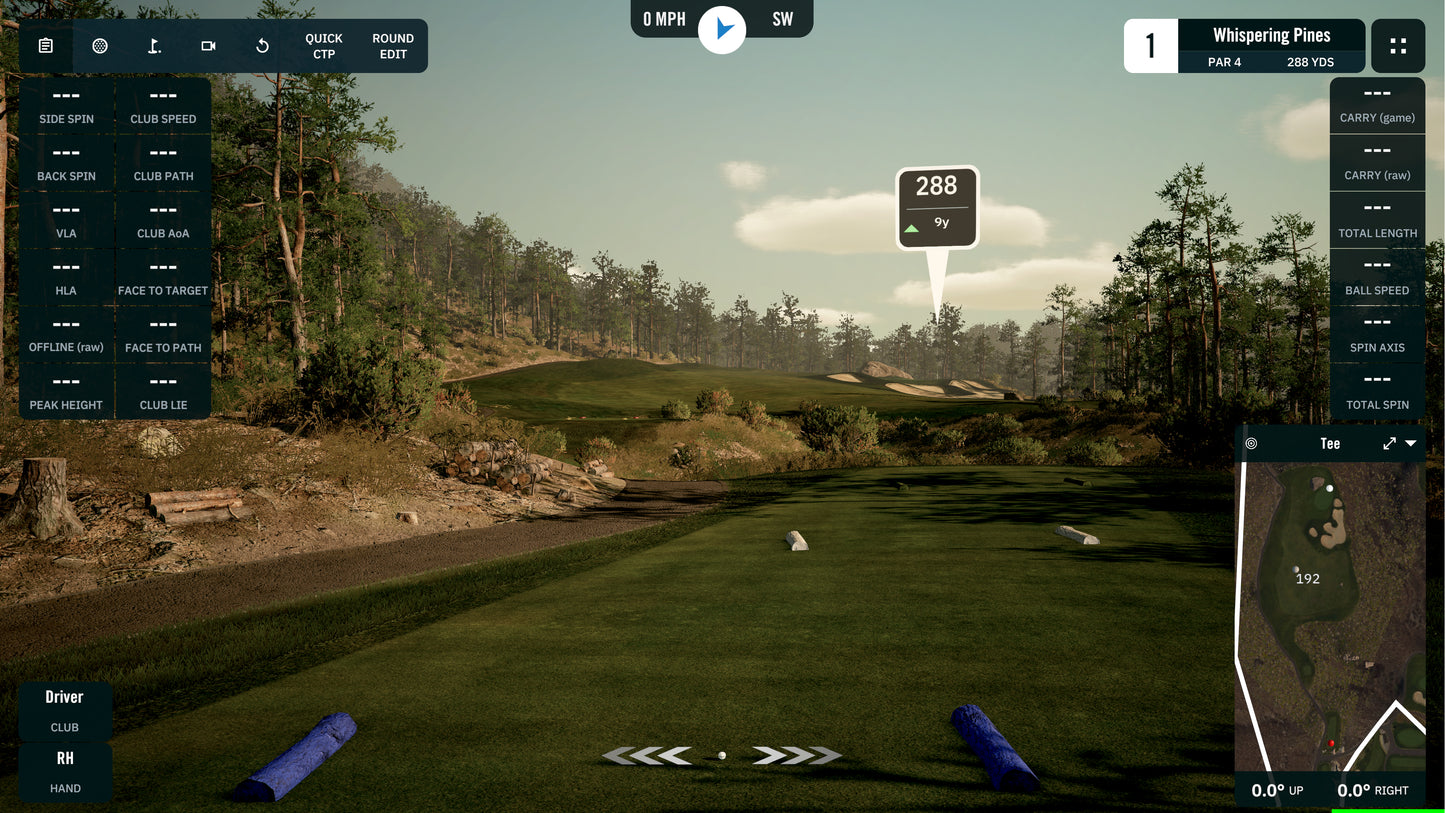Open the scorecard clipboard icon
Viewport: 1445px width, 813px height.
point(45,45)
